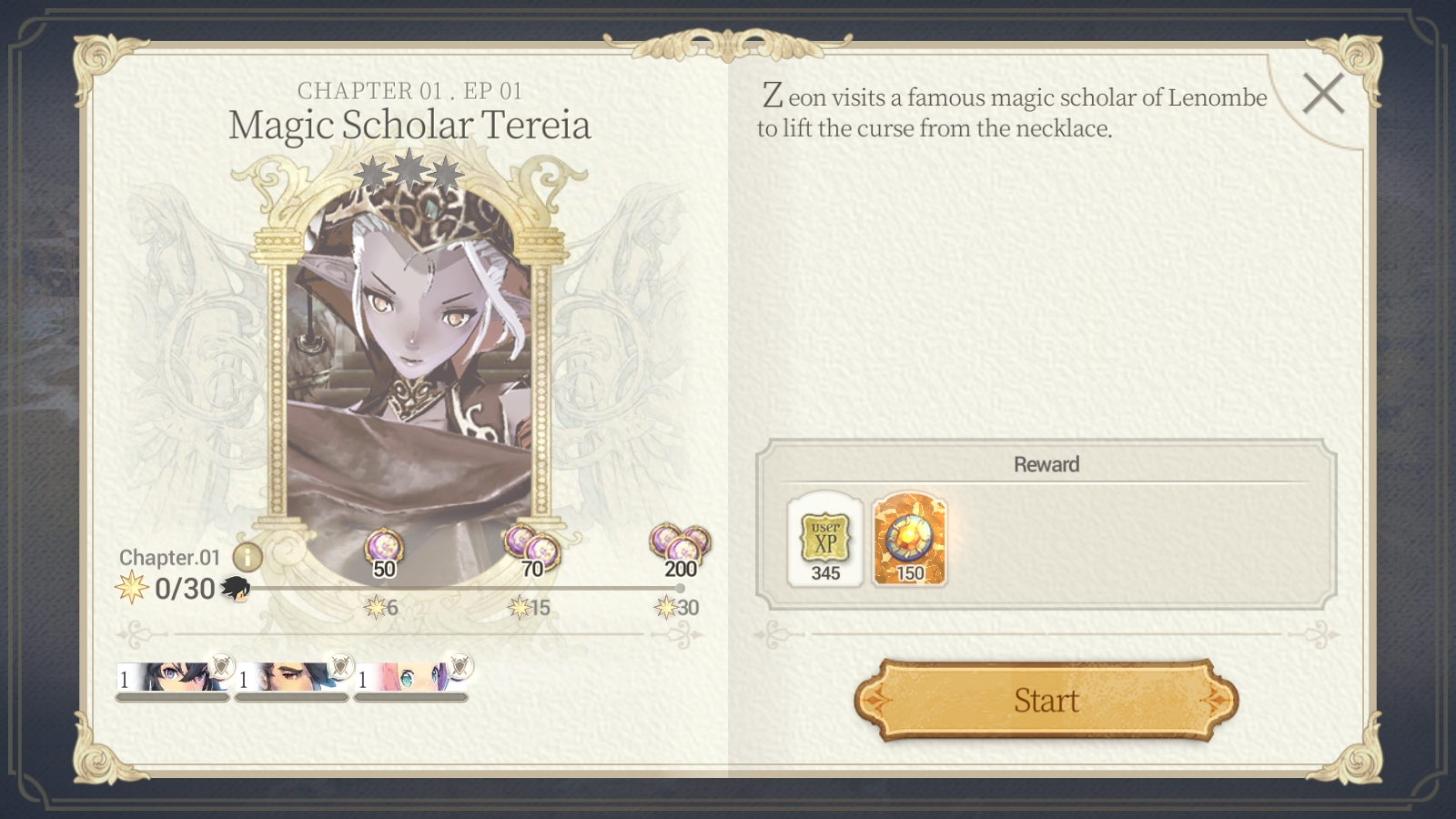The width and height of the screenshot is (1456, 819).
Task: Select the dark-haired girl party member
Action: 173,679
